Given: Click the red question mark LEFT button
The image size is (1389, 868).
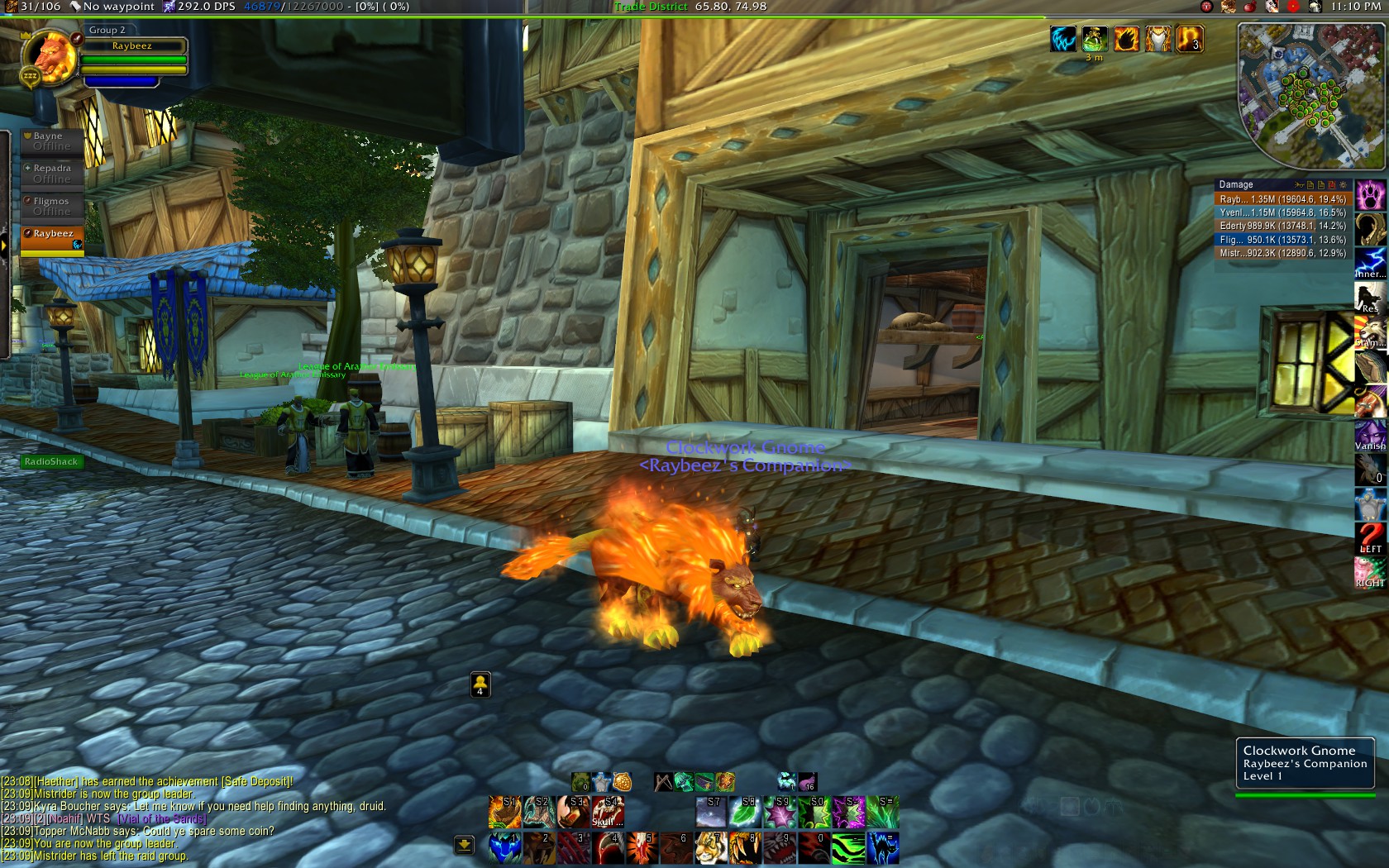Looking at the screenshot, I should [x=1370, y=537].
